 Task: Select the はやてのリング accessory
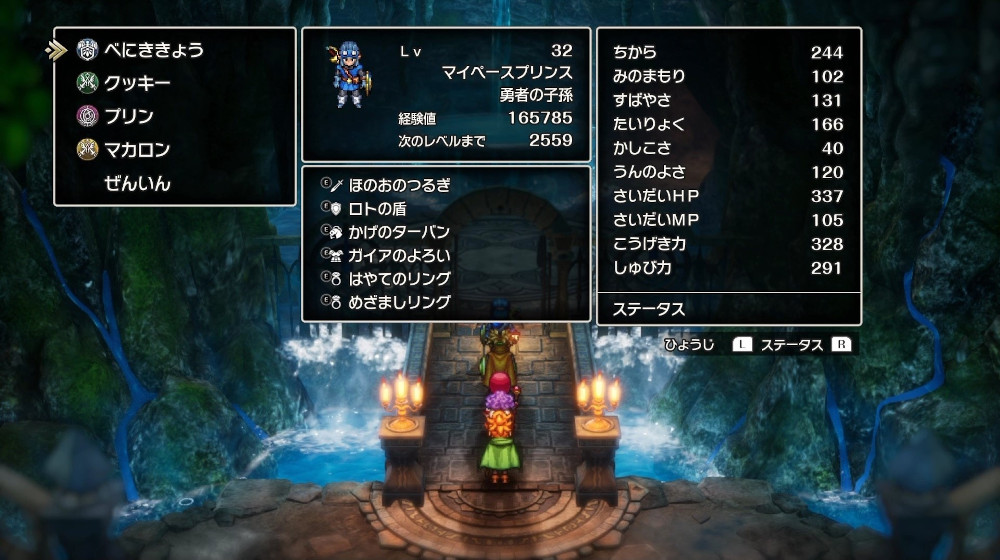[399, 278]
